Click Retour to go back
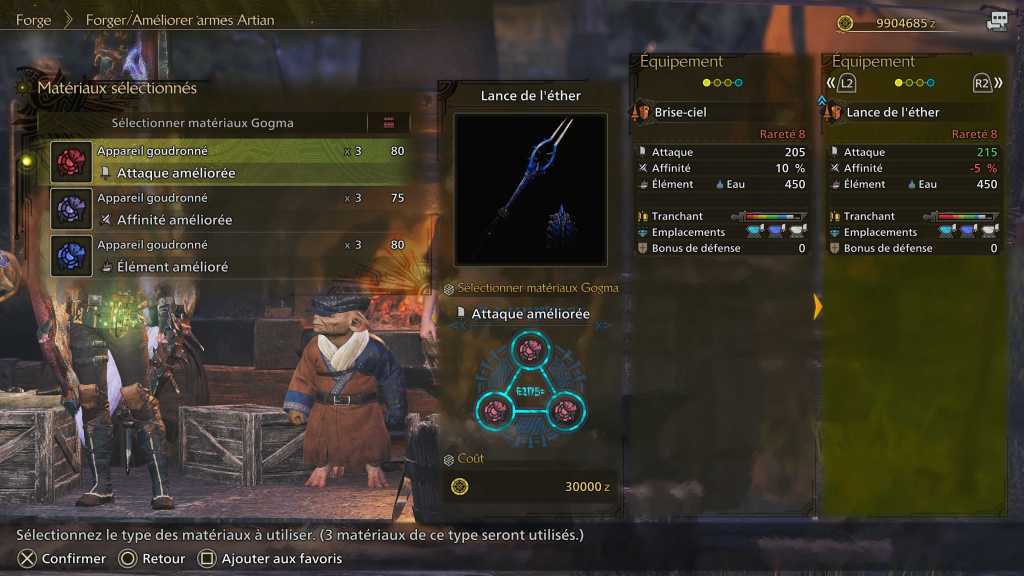Screen dimensions: 1024x576 152,559
